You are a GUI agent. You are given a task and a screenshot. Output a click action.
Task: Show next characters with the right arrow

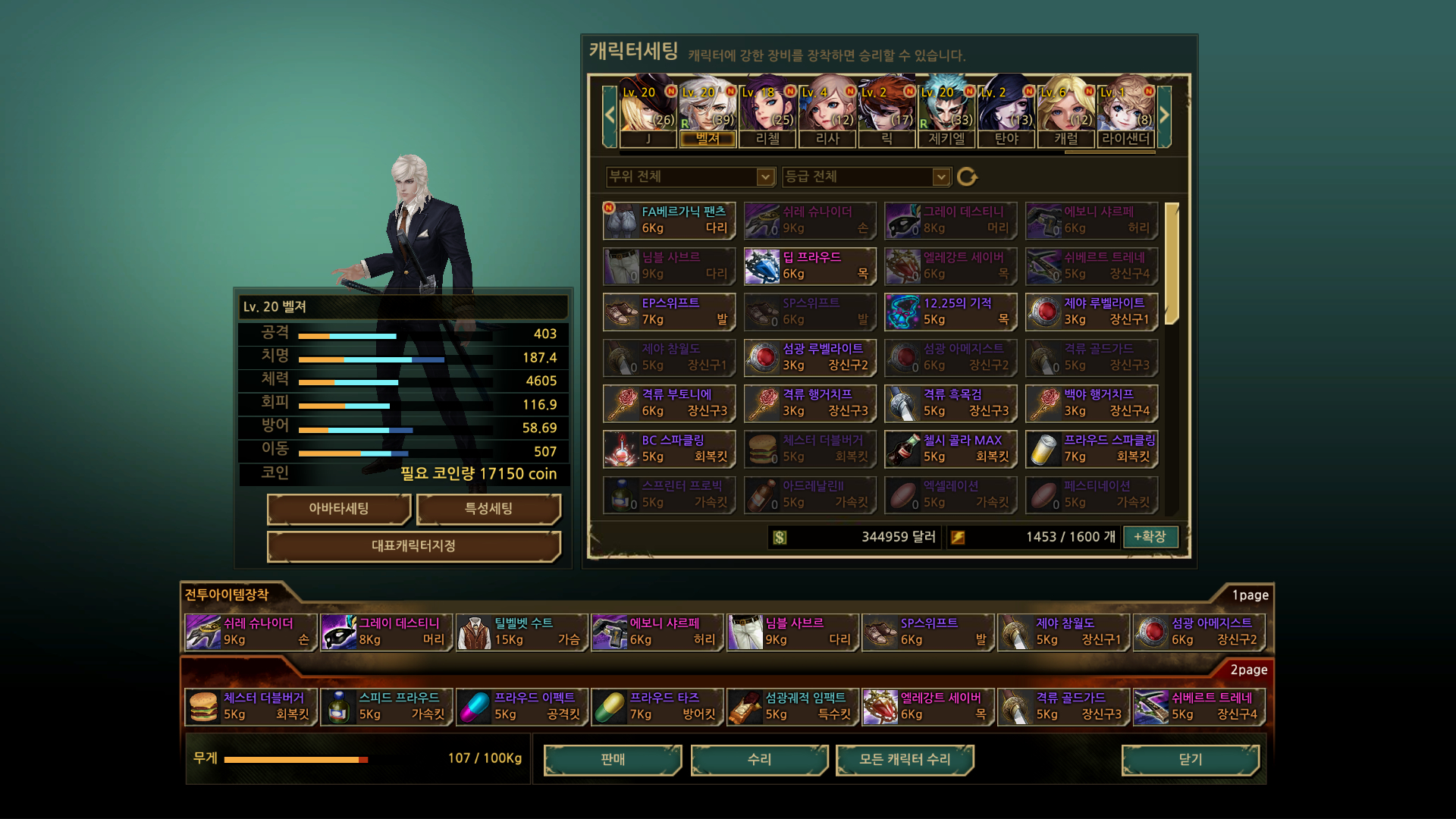pos(1165,116)
